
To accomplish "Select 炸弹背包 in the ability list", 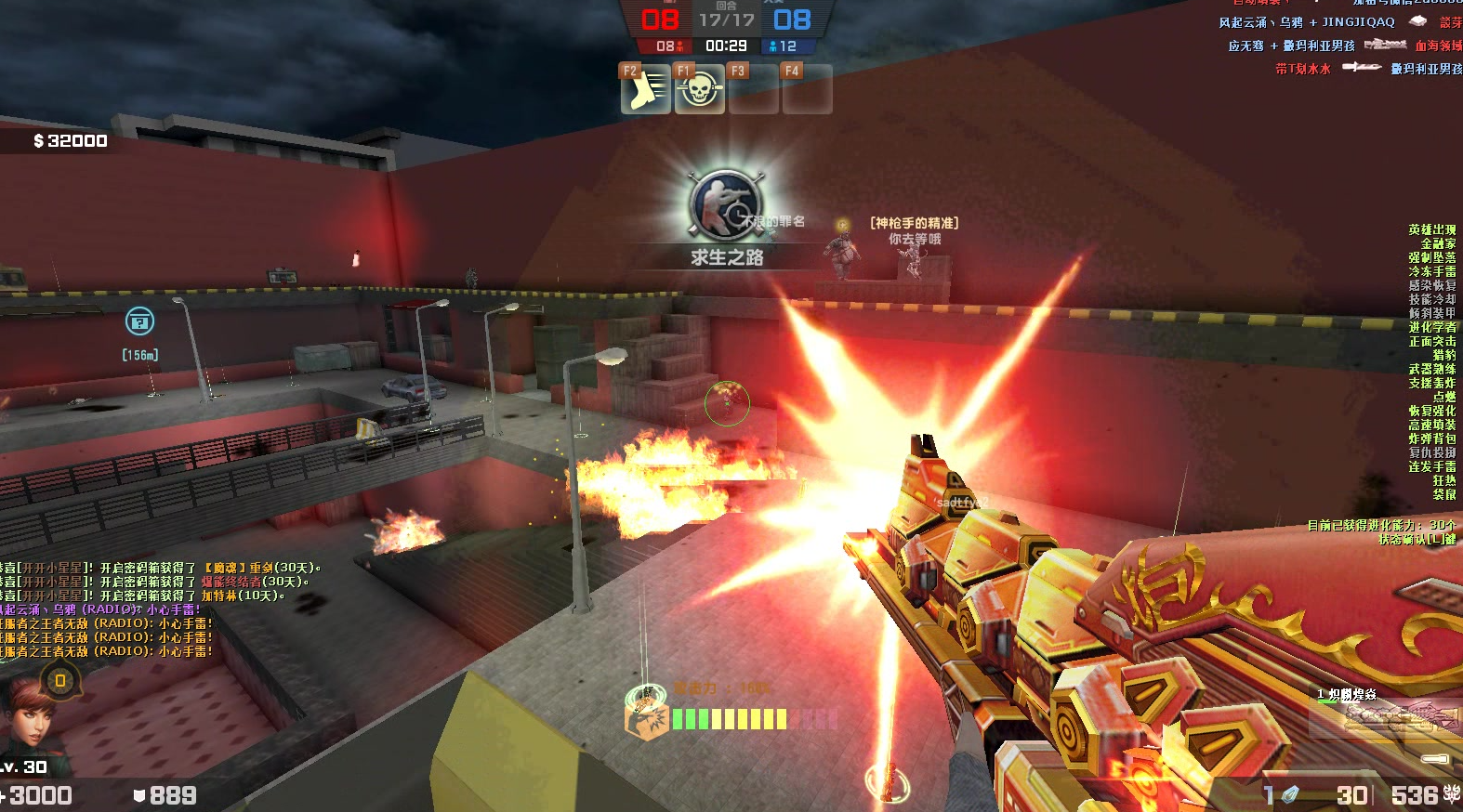I will coord(1431,439).
